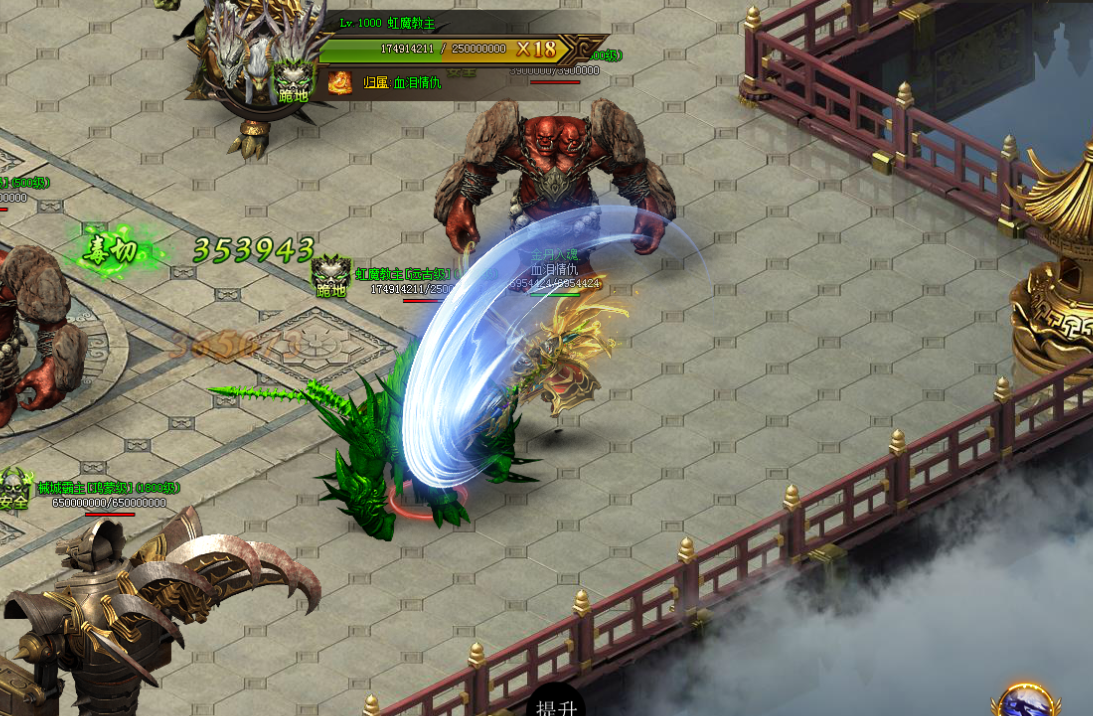Activate the blue orb skill icon
This screenshot has width=1093, height=716.
[x=1024, y=703]
